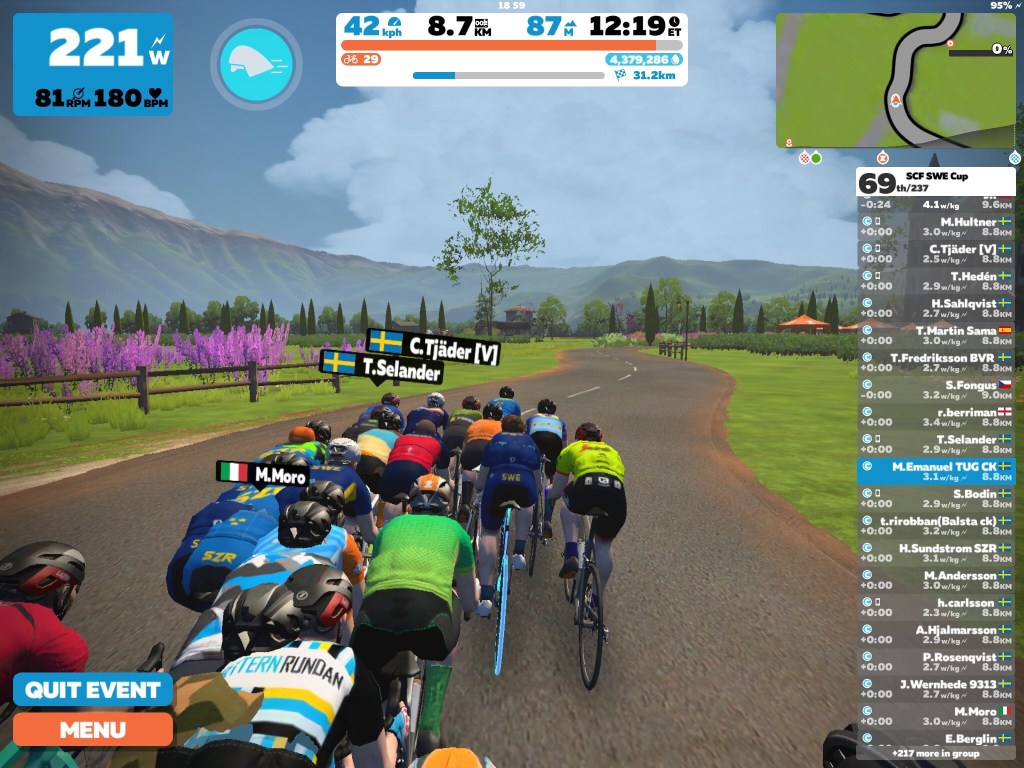
Task: Choose E.Berglin in the rider list
Action: (935, 738)
